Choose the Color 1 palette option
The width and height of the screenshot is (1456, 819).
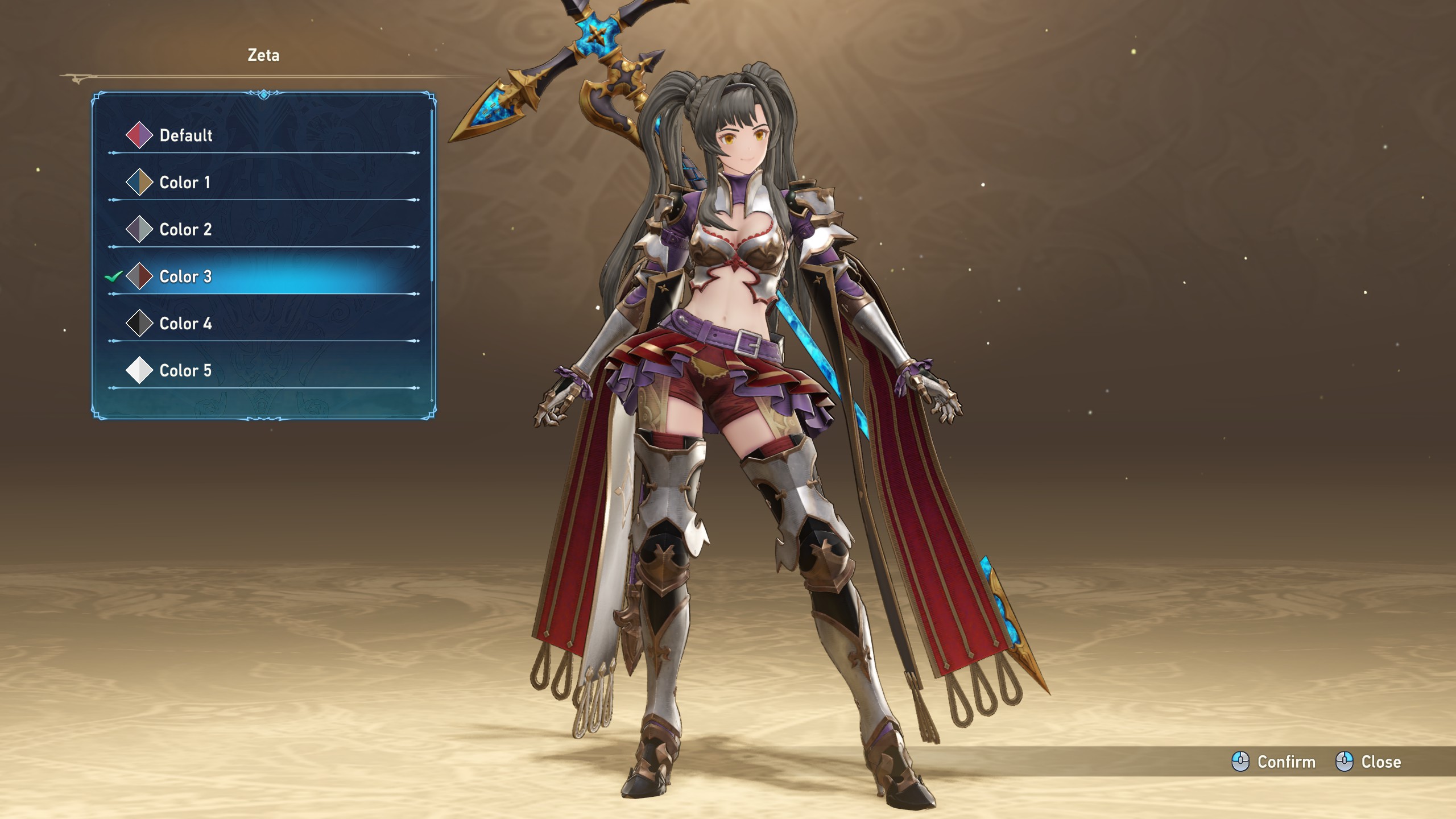184,183
